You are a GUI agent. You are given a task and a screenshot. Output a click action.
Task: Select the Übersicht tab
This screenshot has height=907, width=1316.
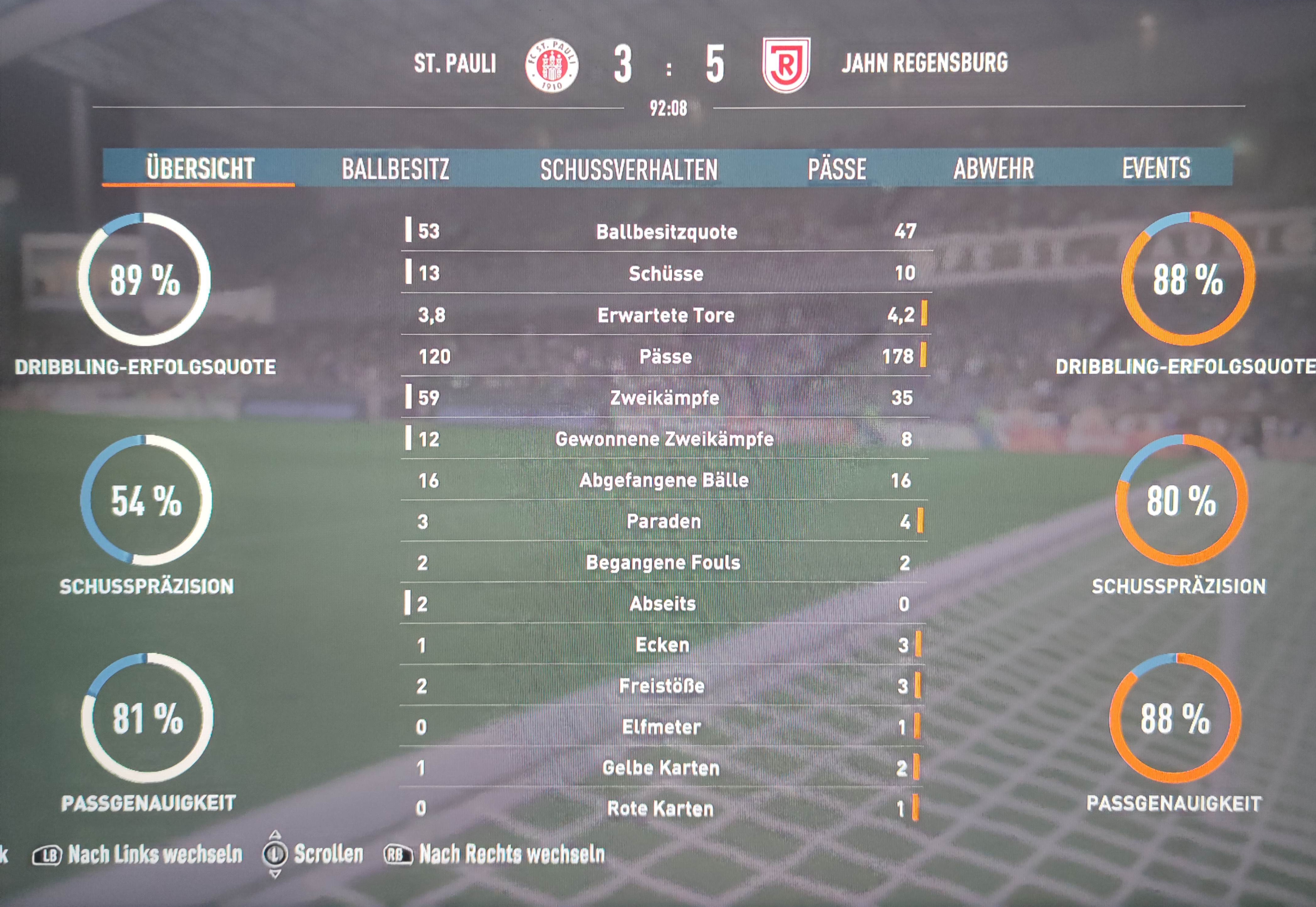200,168
